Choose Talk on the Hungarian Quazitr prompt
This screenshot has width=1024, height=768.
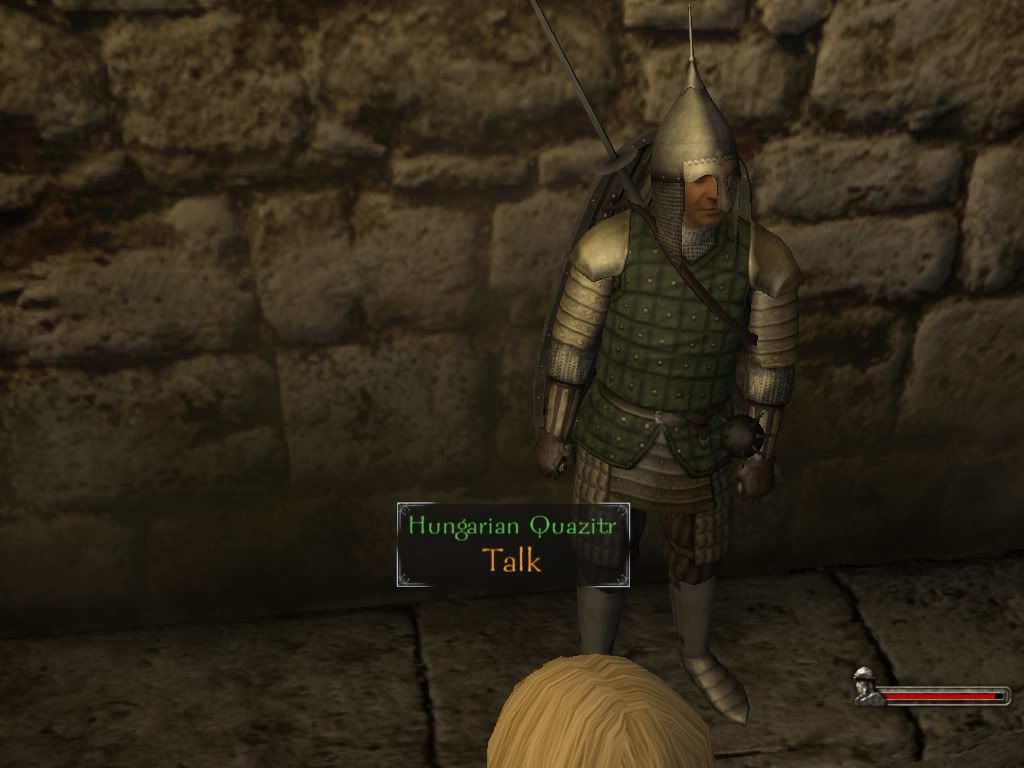[x=512, y=560]
